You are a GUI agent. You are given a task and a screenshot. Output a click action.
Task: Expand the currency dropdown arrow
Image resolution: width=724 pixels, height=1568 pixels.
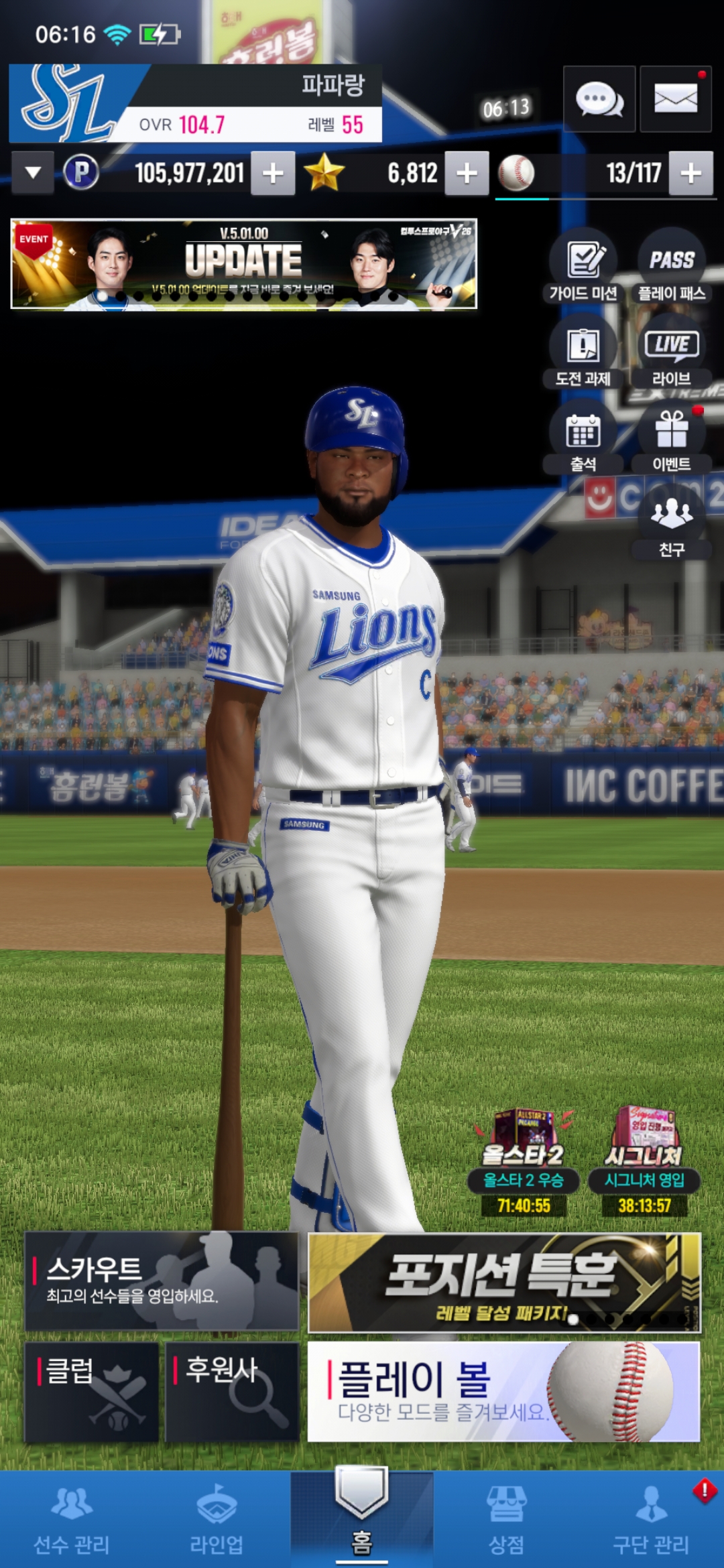coord(33,174)
